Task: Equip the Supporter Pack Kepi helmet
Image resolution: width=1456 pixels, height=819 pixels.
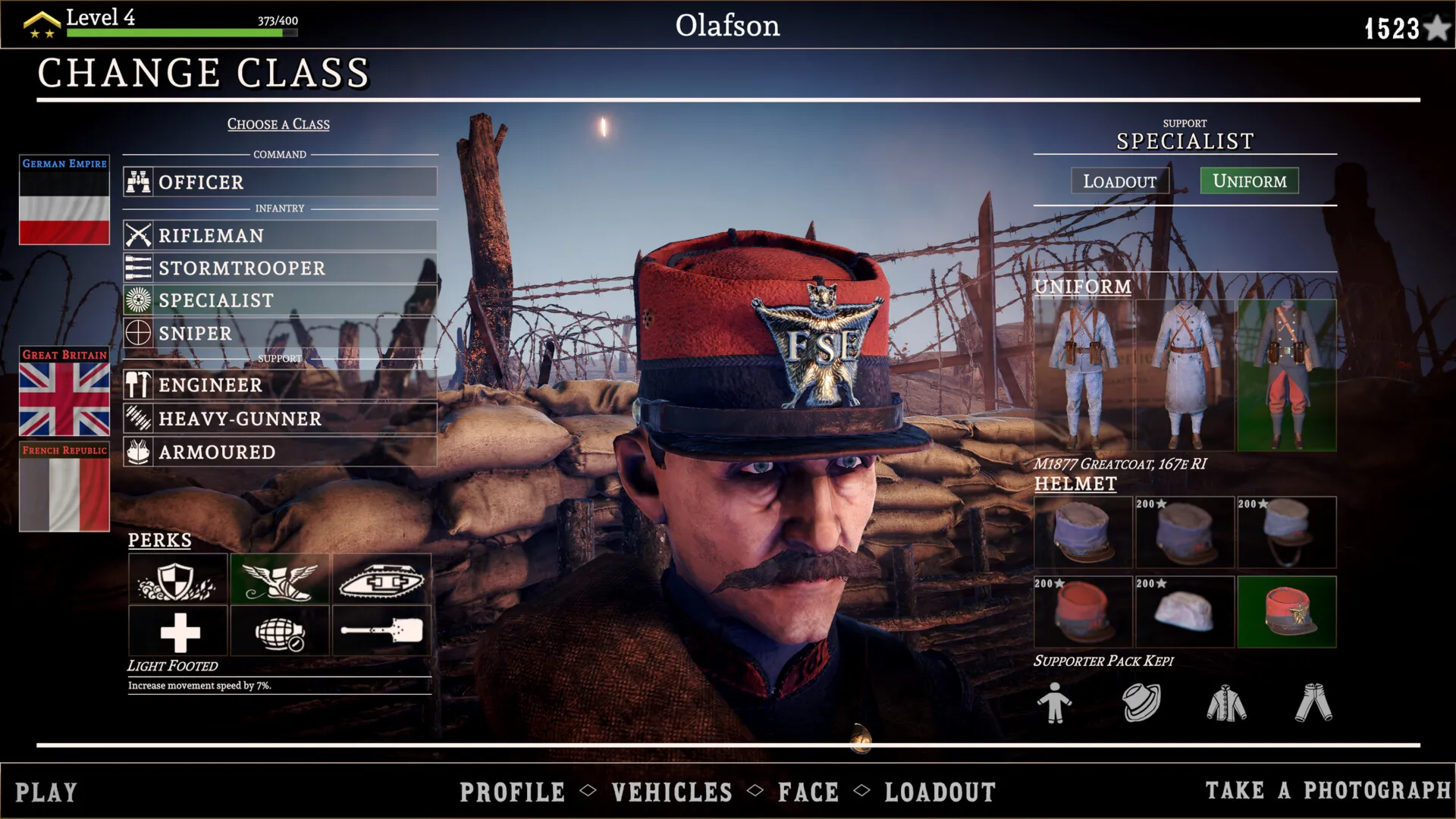Action: pyautogui.click(x=1287, y=612)
